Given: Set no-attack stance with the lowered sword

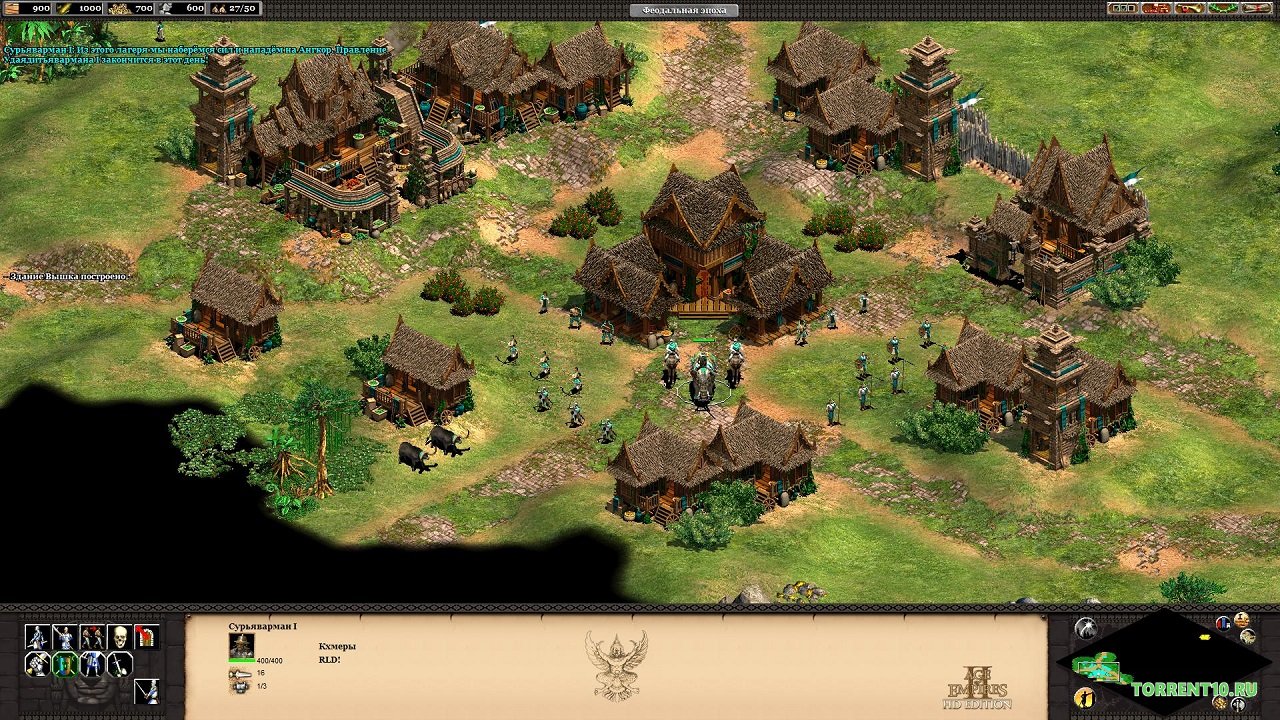Looking at the screenshot, I should 119,664.
